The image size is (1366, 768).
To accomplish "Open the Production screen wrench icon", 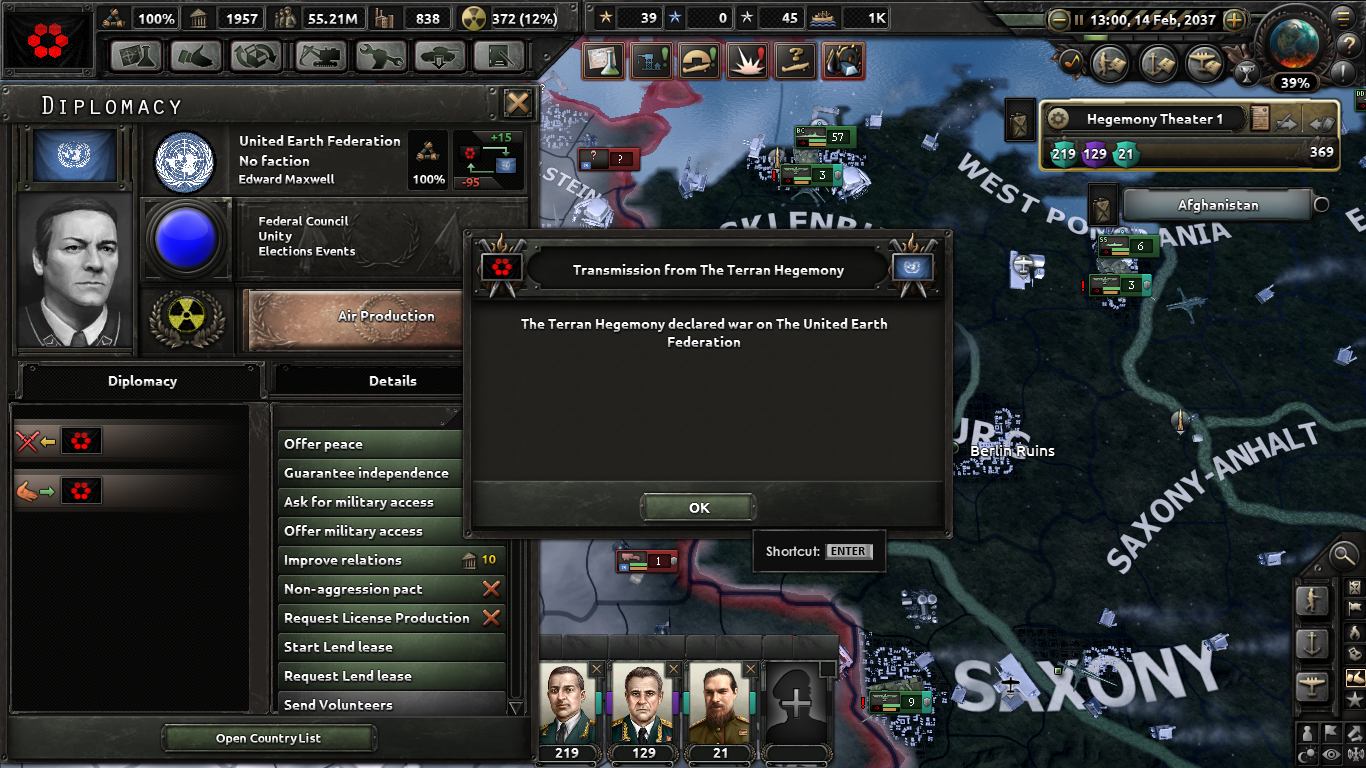I will click(381, 56).
